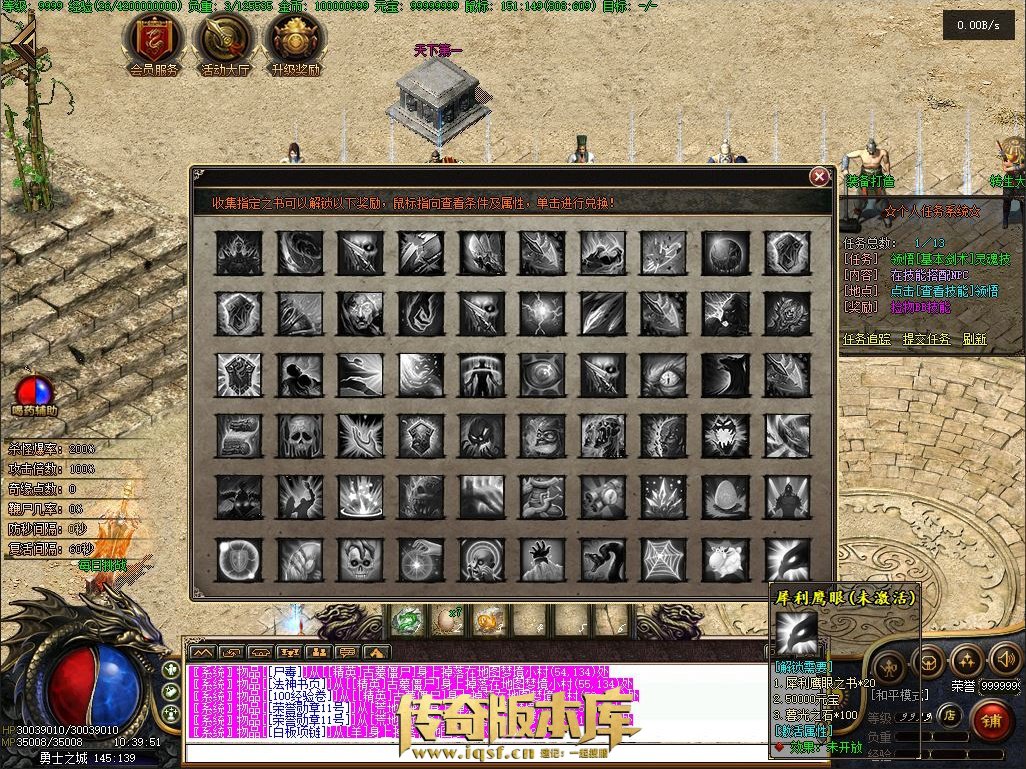Click the small 店 store button

point(949,714)
